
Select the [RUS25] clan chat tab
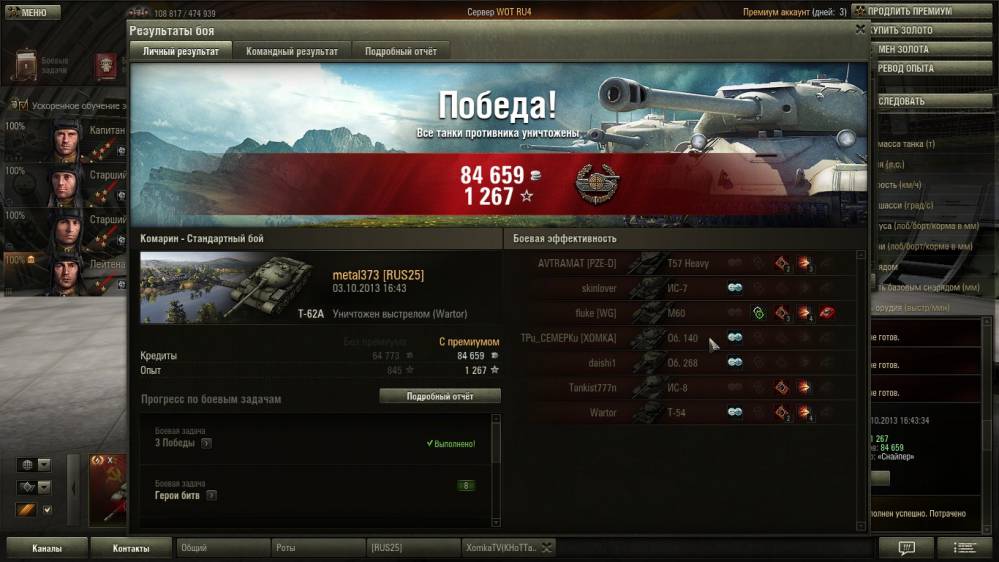[410, 548]
